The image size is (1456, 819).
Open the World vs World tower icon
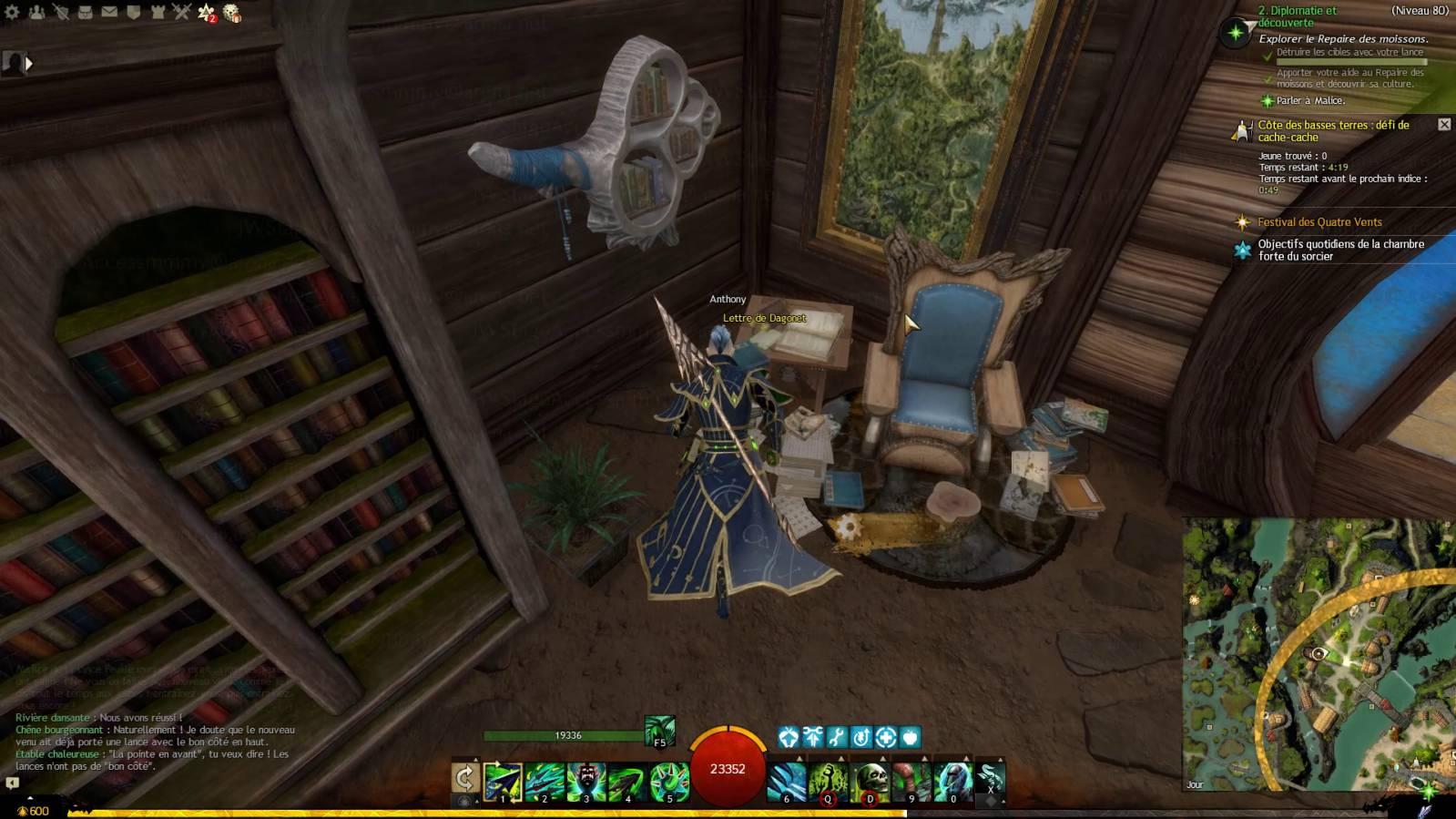(x=158, y=13)
